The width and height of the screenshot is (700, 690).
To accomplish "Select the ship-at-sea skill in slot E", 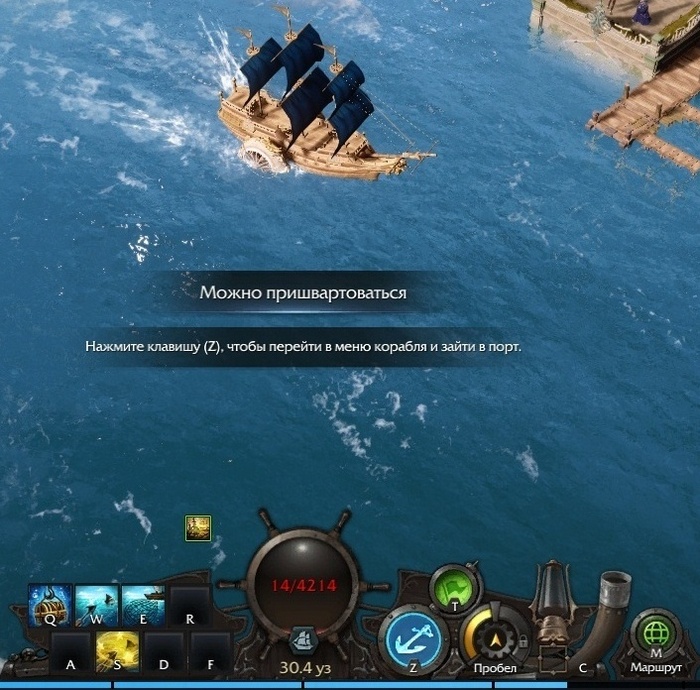I will 143,605.
